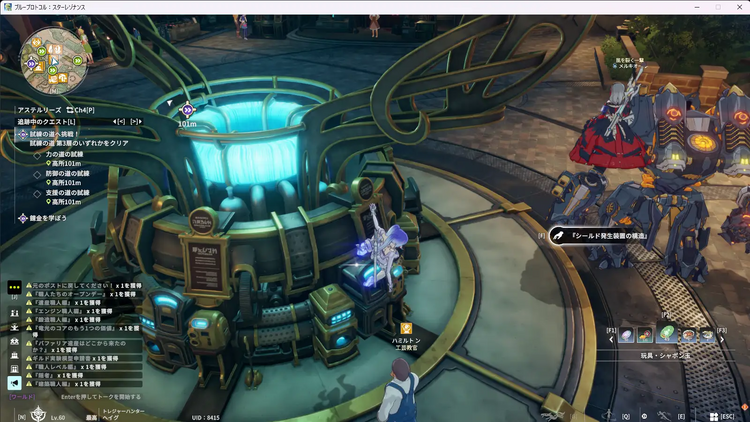Show the next tracked quest
This screenshot has height=422, width=750.
(135, 121)
